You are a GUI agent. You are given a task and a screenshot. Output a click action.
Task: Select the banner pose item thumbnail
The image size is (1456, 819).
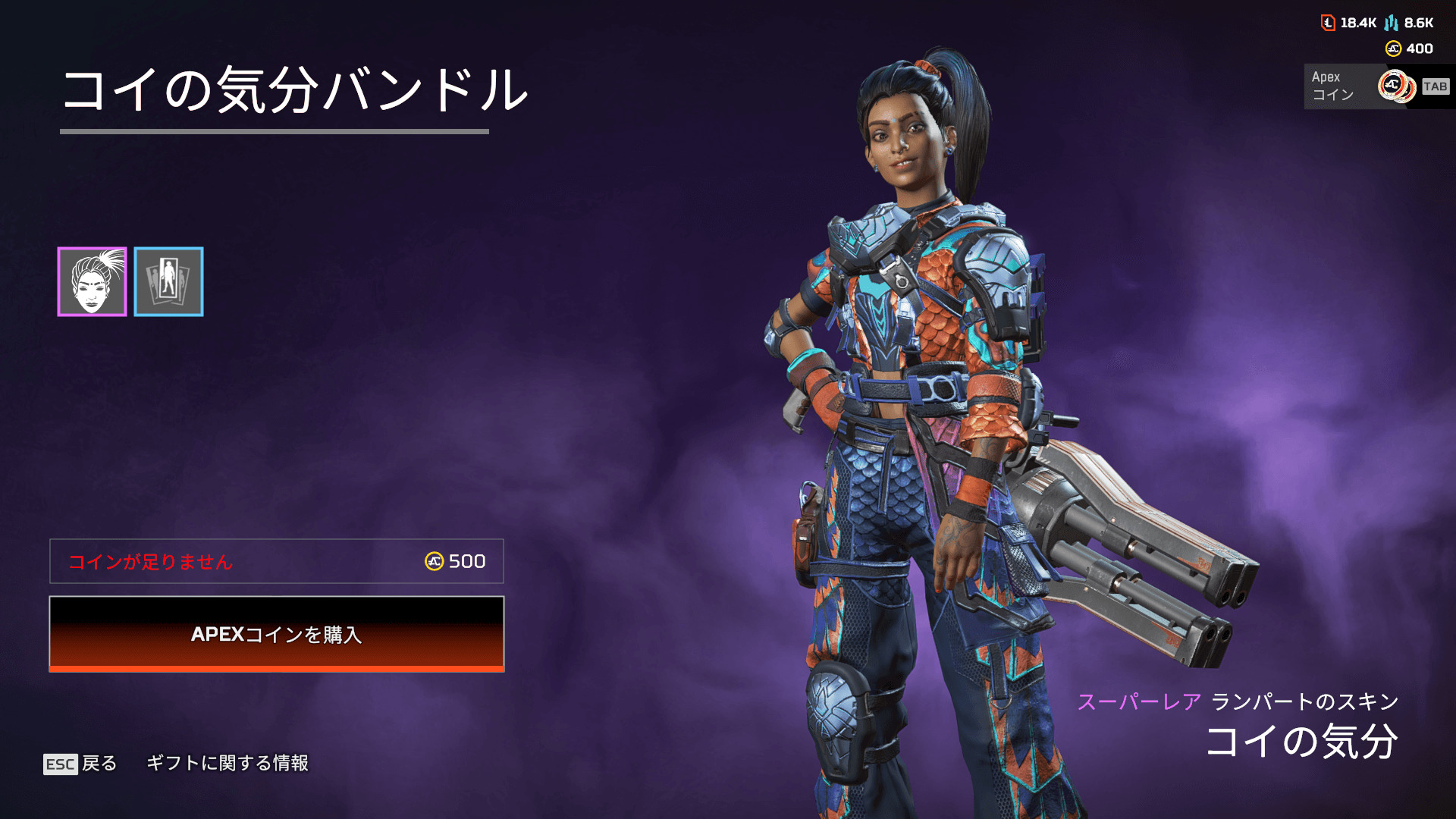(168, 281)
